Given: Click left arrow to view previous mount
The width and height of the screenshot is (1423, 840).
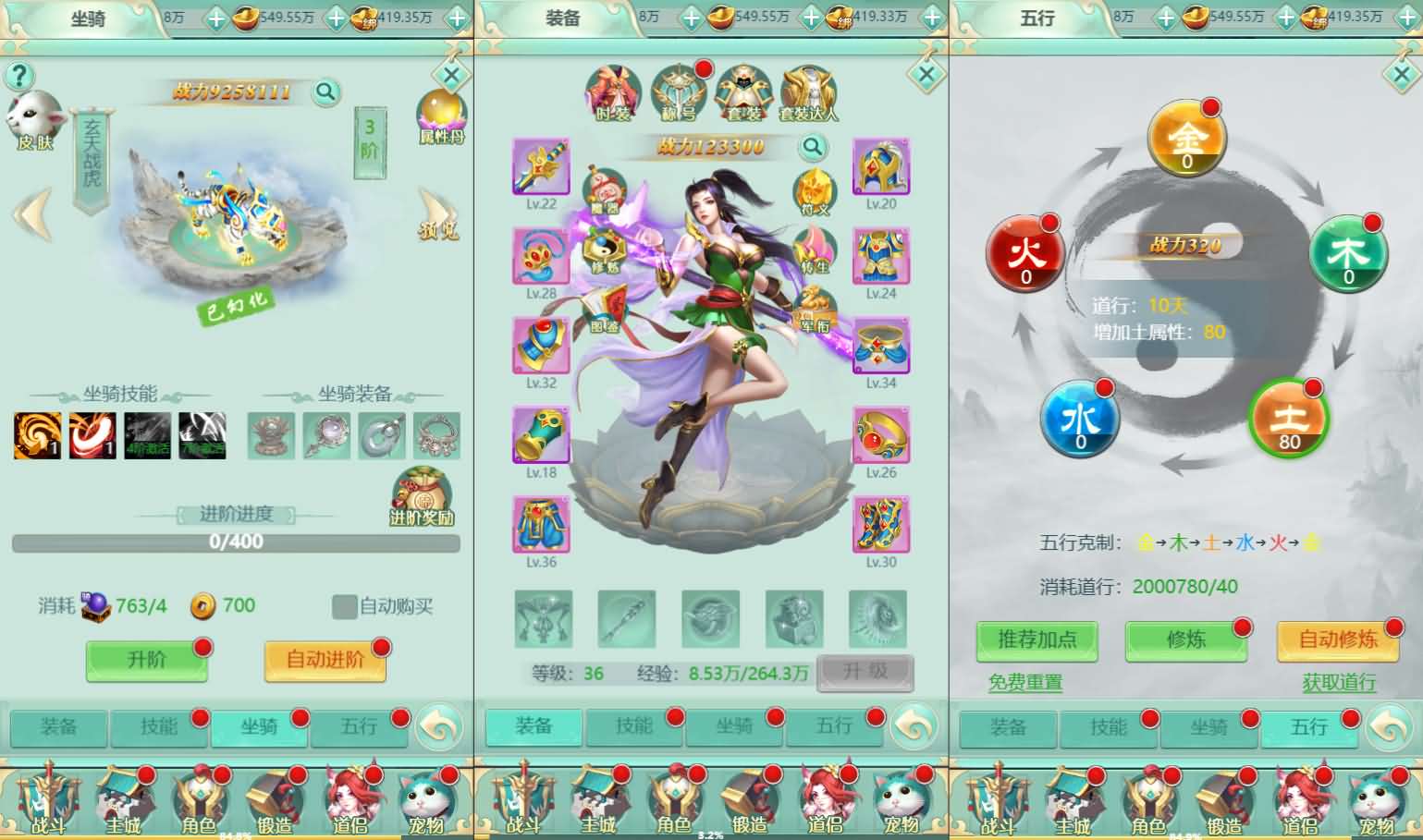Looking at the screenshot, I should pos(31,213).
